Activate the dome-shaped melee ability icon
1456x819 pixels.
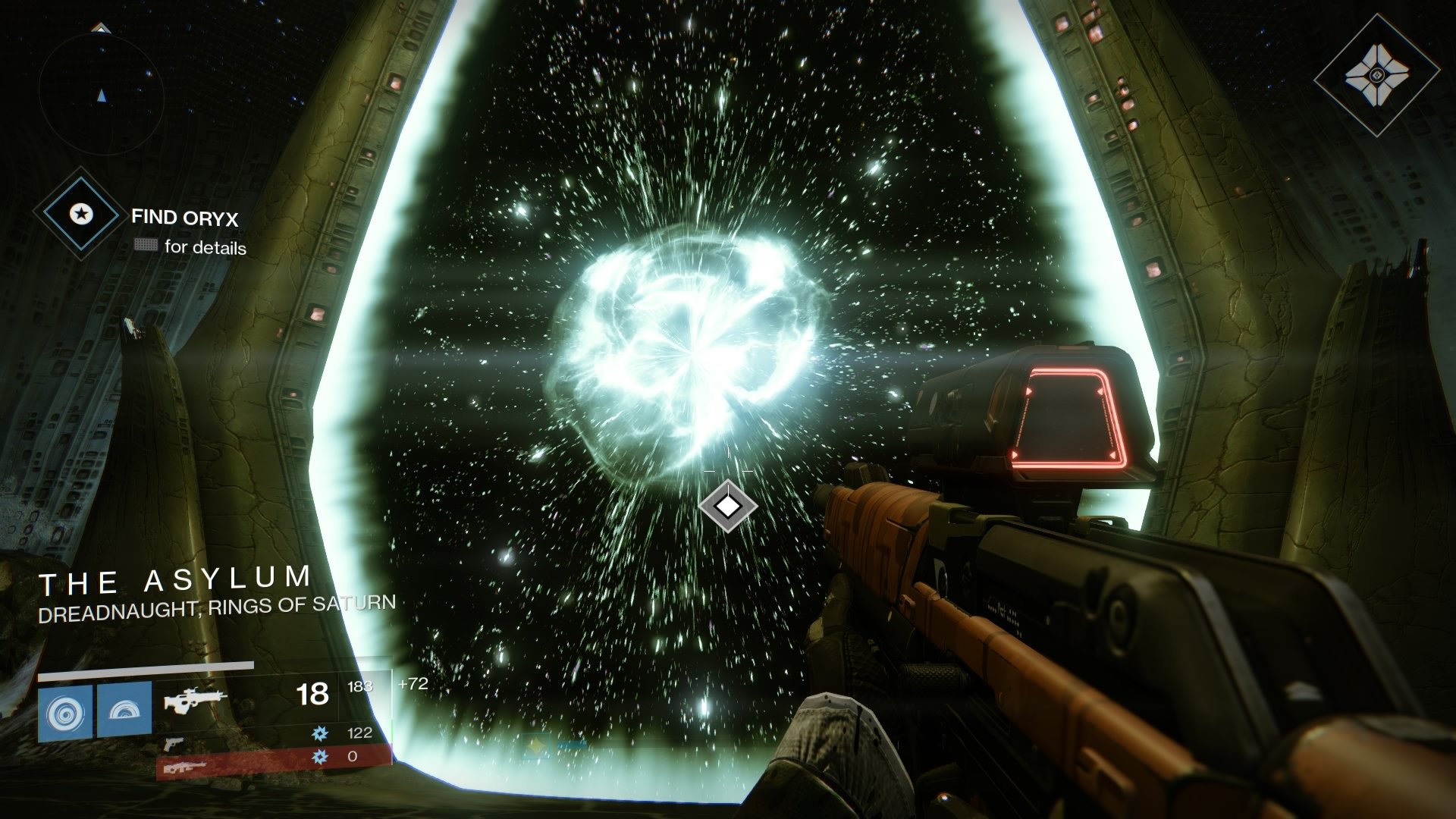124,711
